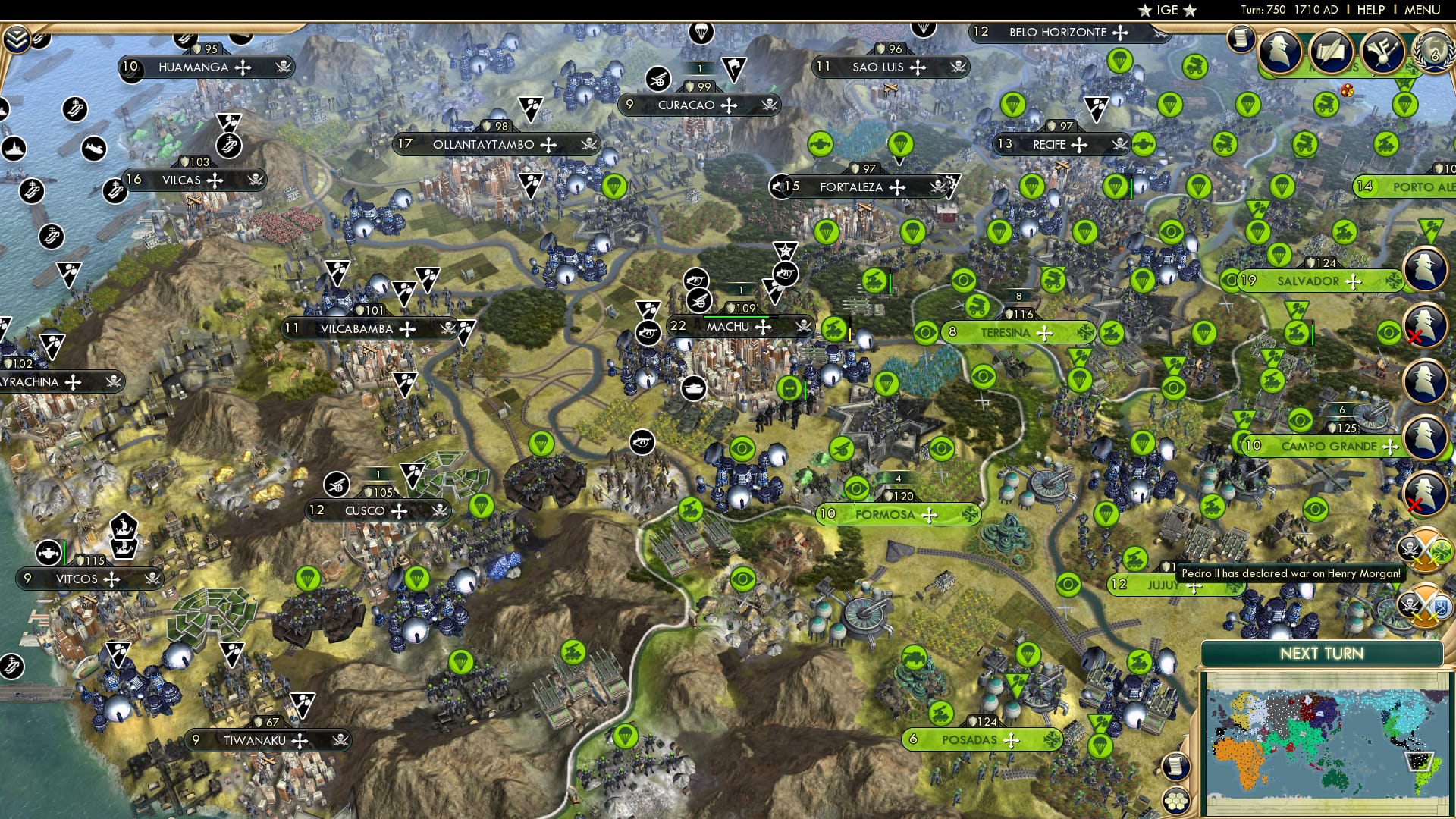Open the World Congress icon showing 6

tap(1432, 53)
